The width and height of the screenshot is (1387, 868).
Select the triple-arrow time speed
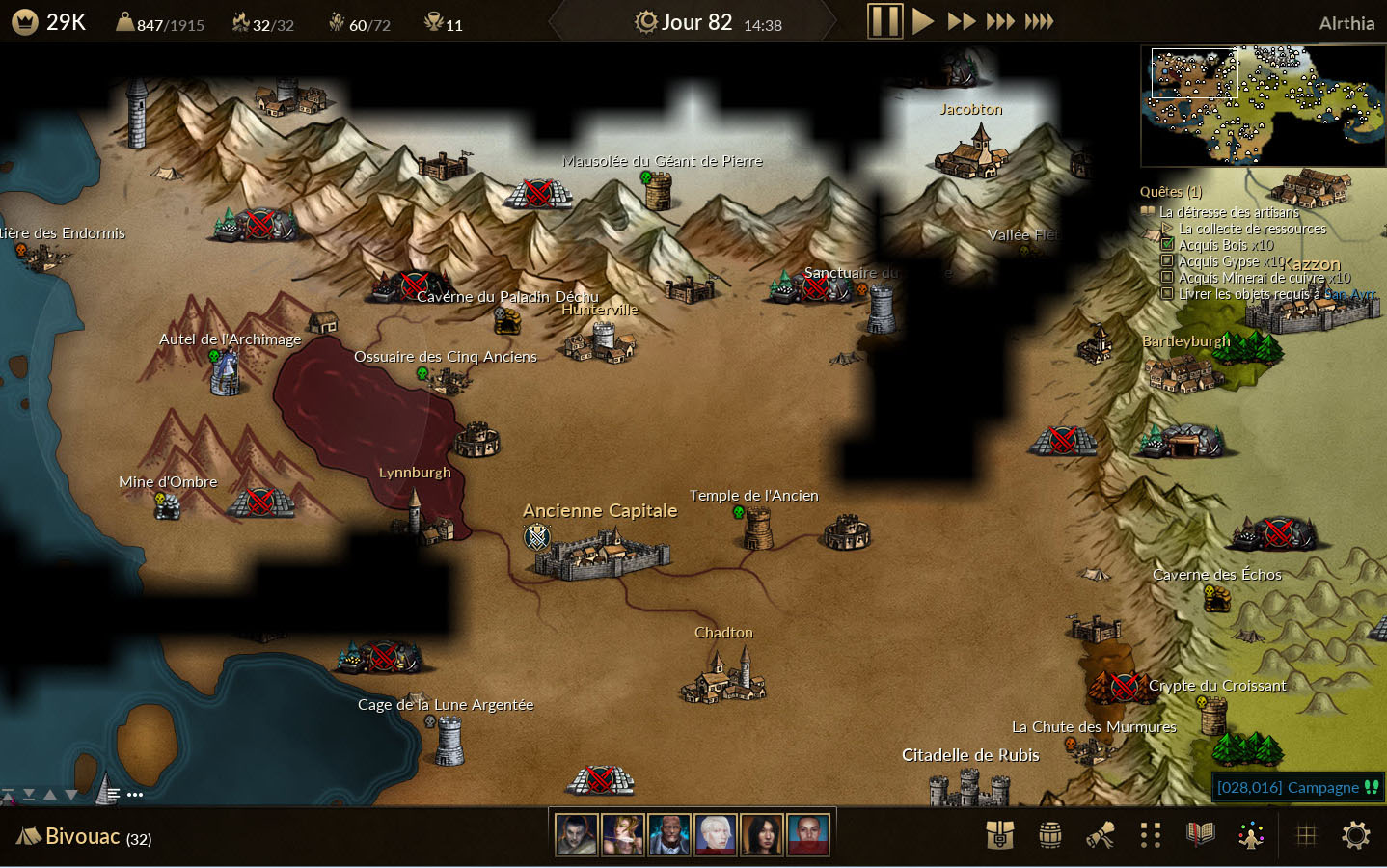[999, 21]
